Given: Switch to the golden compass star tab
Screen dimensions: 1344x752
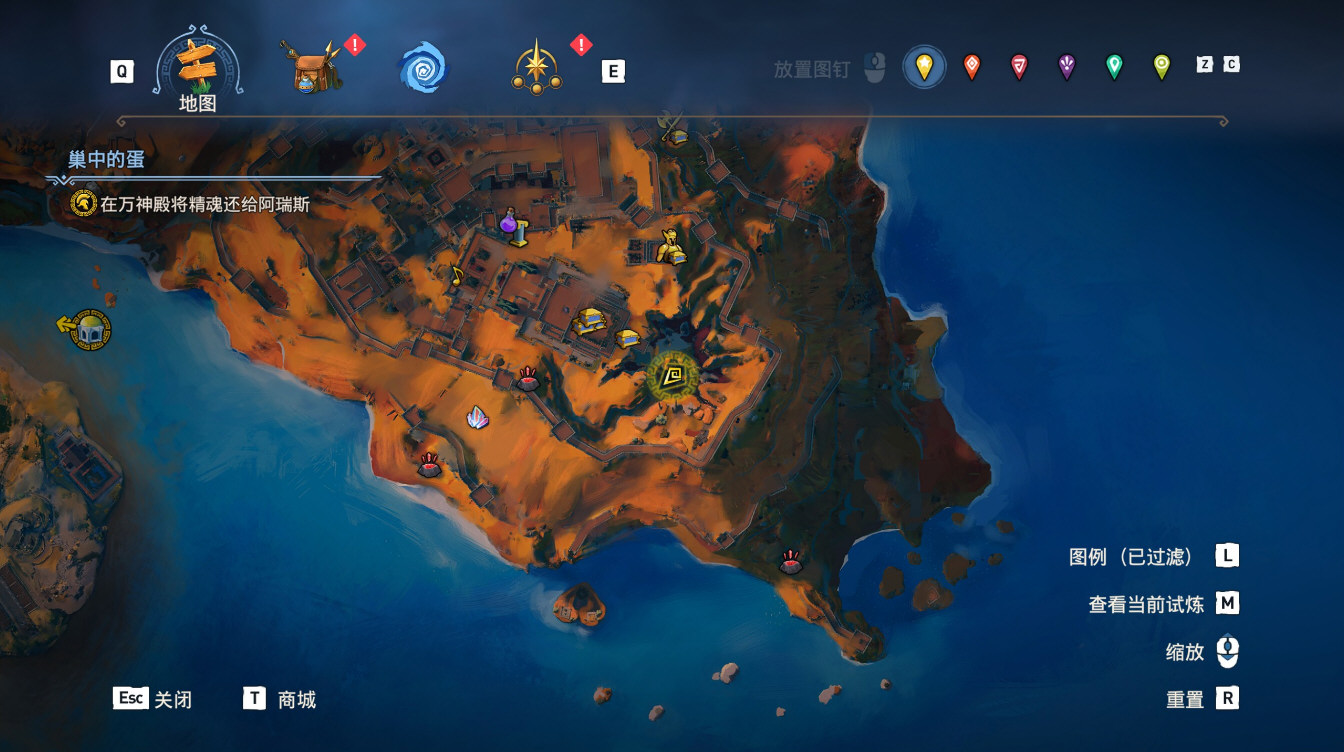Looking at the screenshot, I should coord(537,68).
